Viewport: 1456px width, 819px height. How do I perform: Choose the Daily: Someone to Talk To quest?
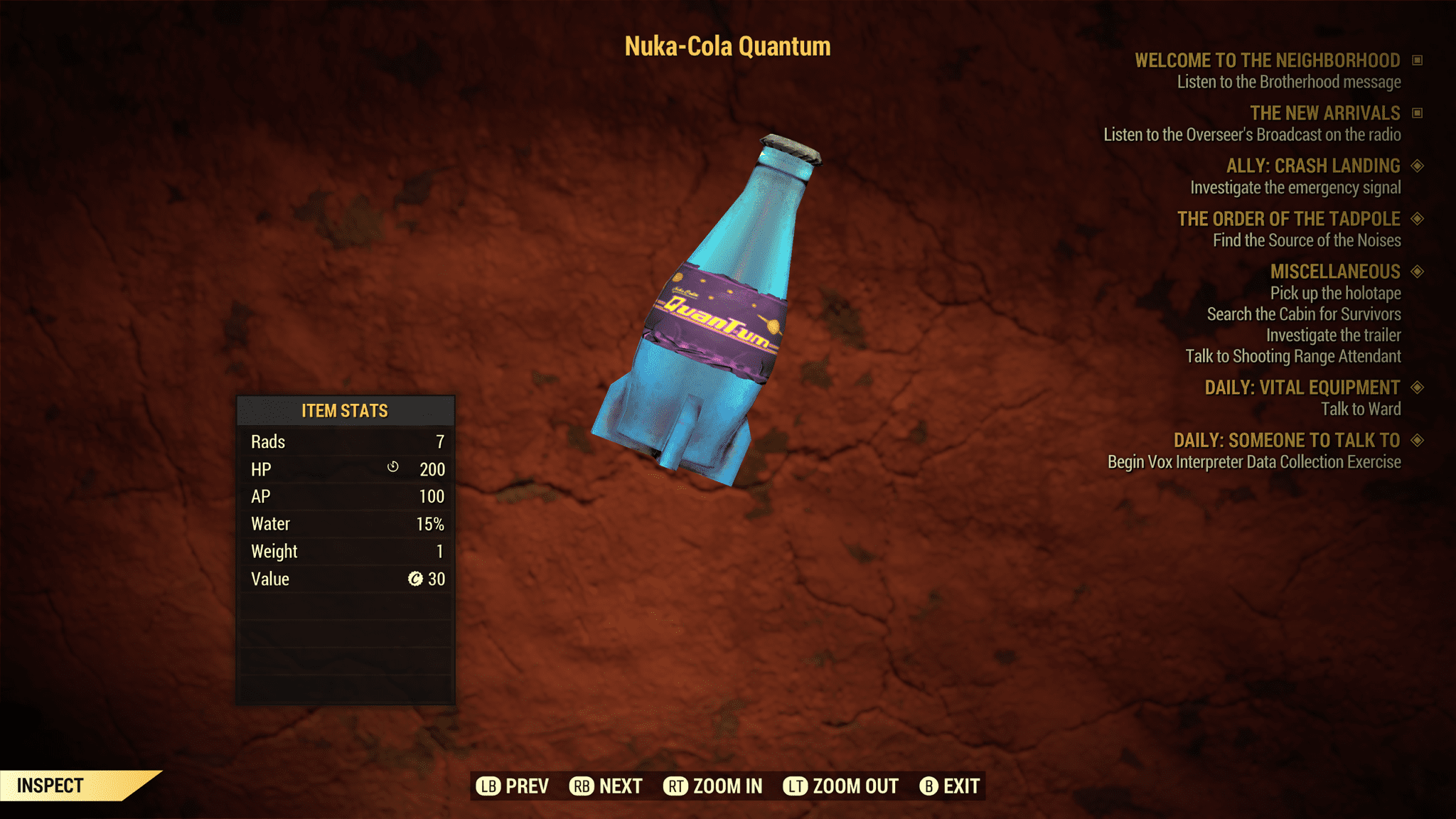(1286, 440)
